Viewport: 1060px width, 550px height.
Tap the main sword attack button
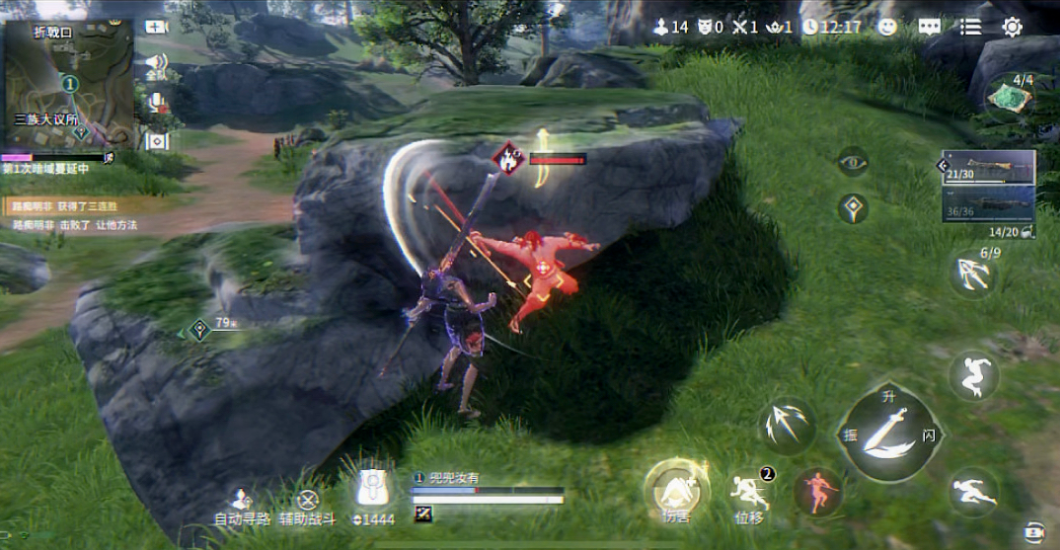(x=888, y=433)
